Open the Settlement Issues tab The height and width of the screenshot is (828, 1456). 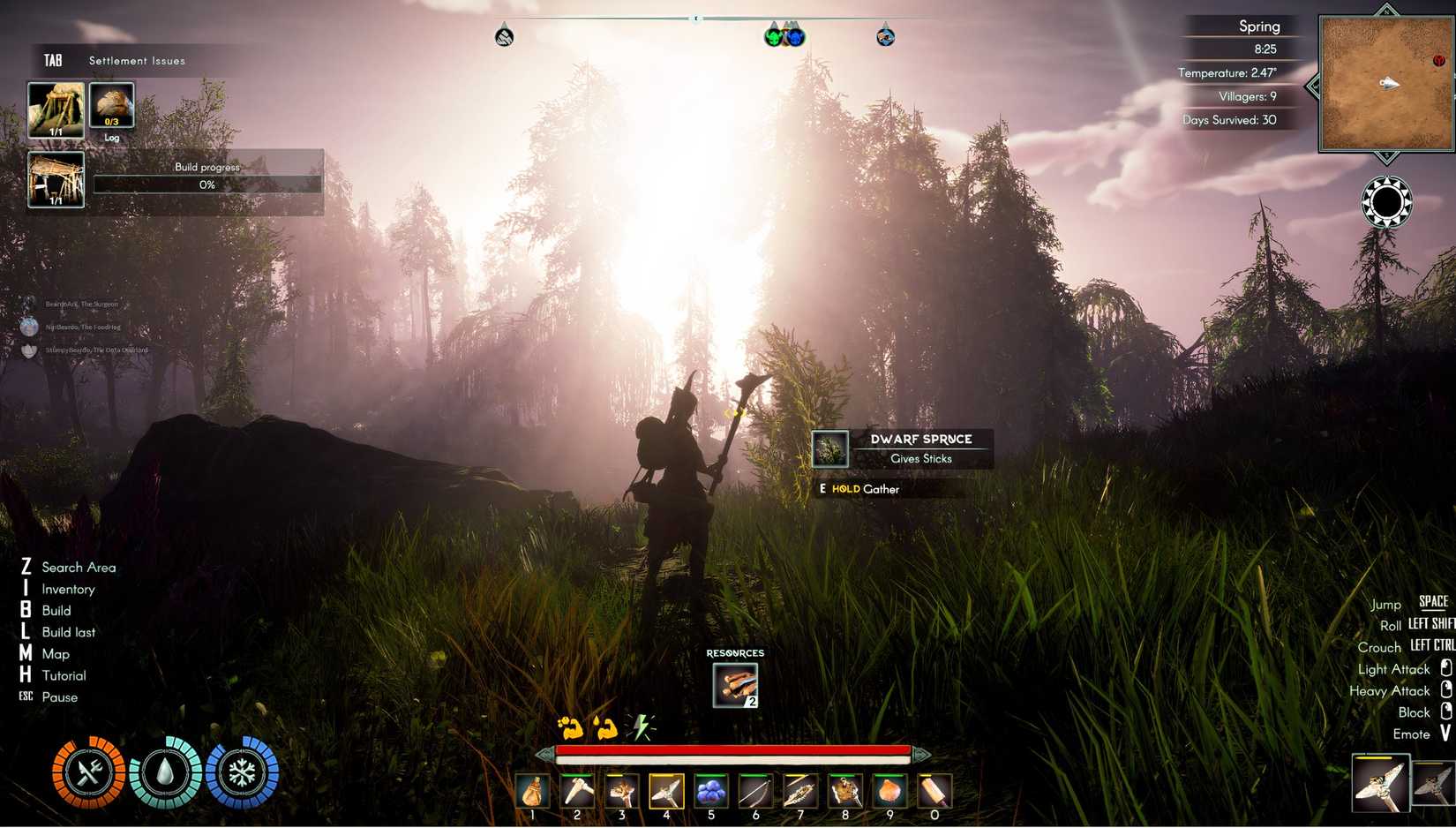(137, 60)
